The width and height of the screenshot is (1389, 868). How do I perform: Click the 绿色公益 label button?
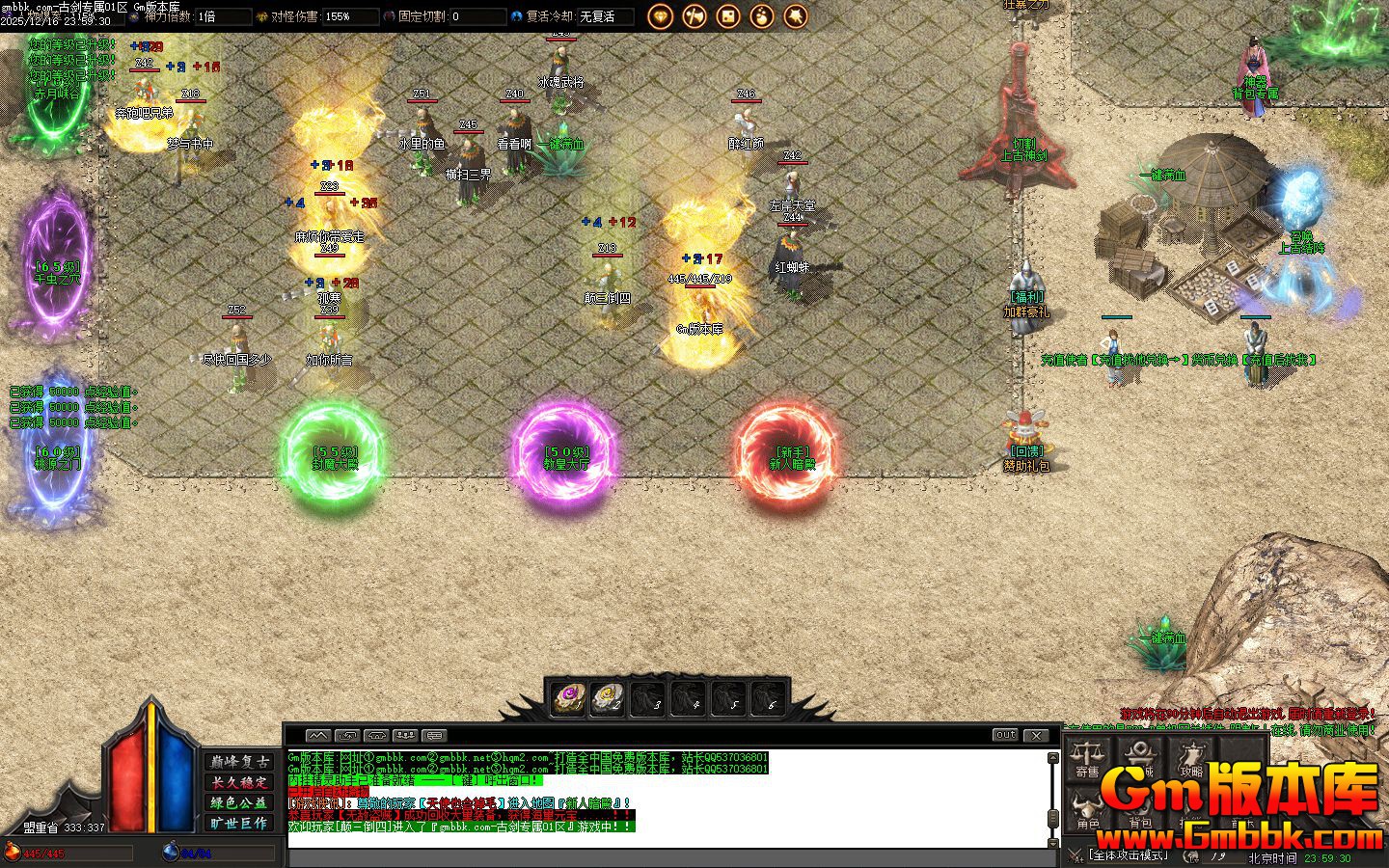click(240, 802)
